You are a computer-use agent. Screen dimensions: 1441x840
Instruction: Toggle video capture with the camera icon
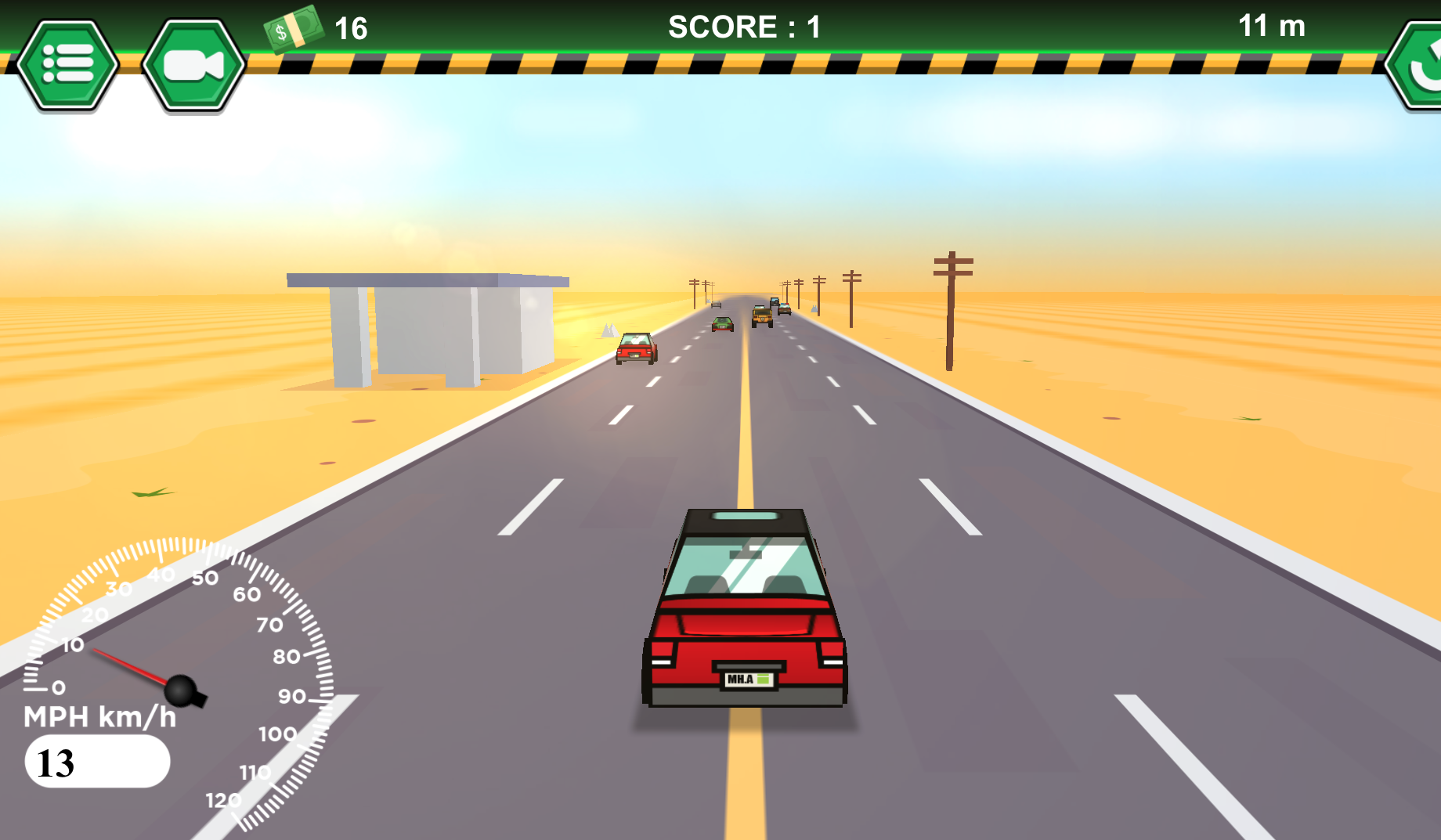pos(192,63)
